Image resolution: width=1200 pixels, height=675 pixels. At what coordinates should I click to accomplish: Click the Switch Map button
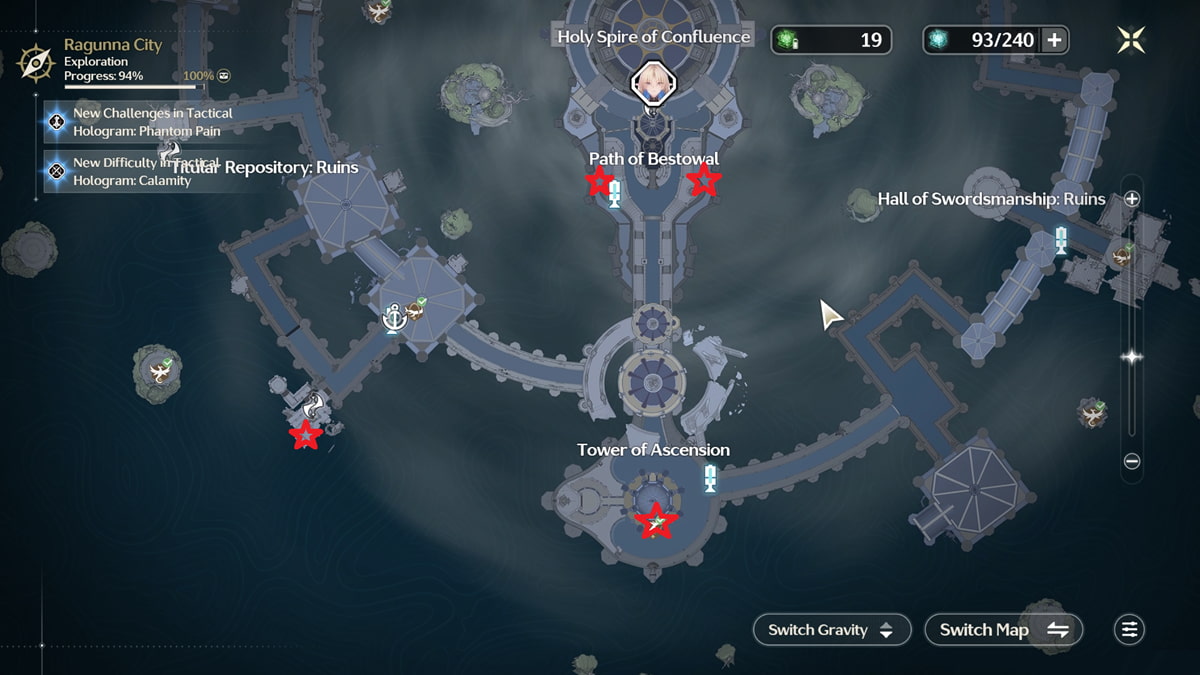[x=1003, y=630]
